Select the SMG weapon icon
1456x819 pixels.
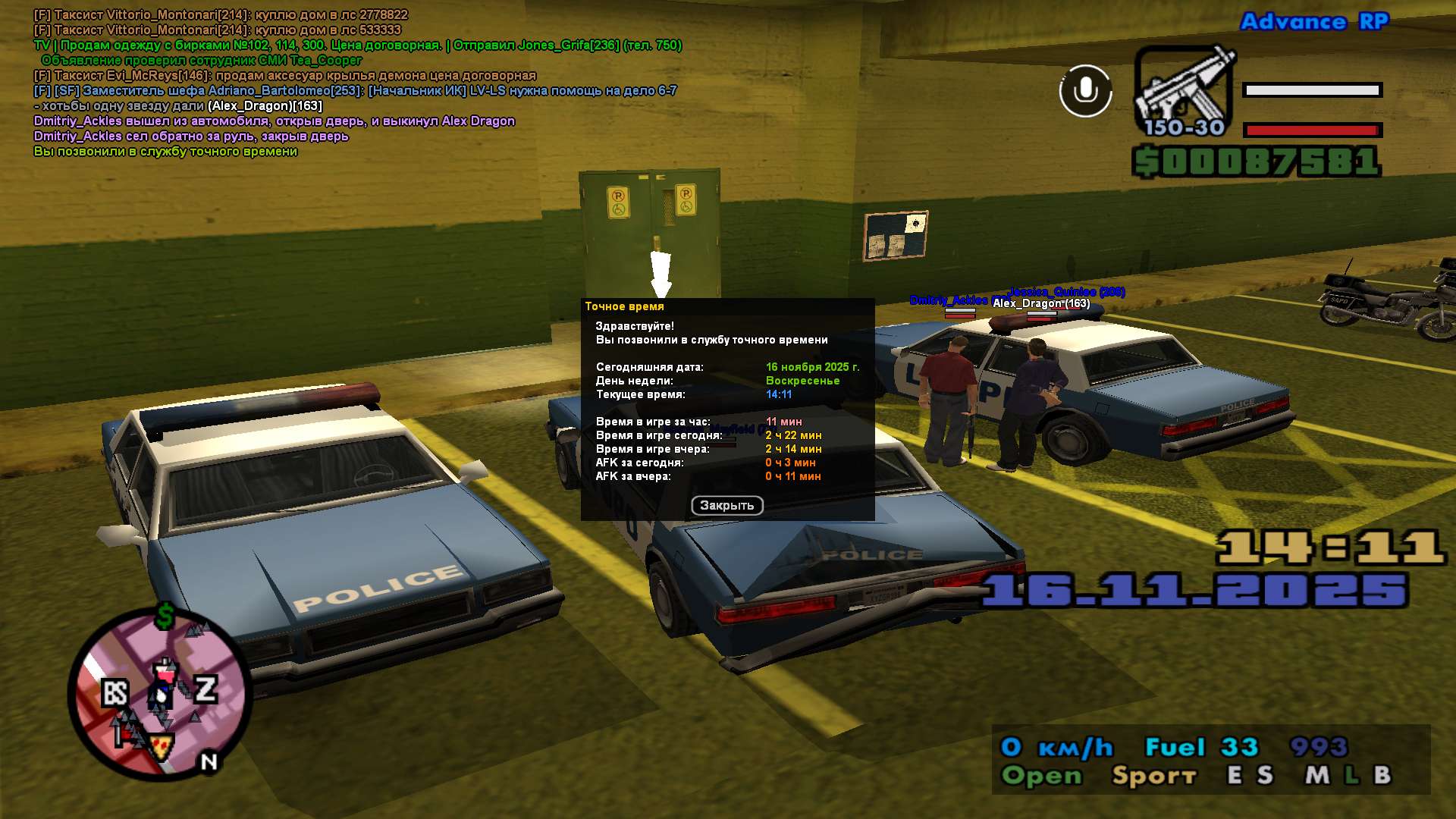click(x=1183, y=91)
